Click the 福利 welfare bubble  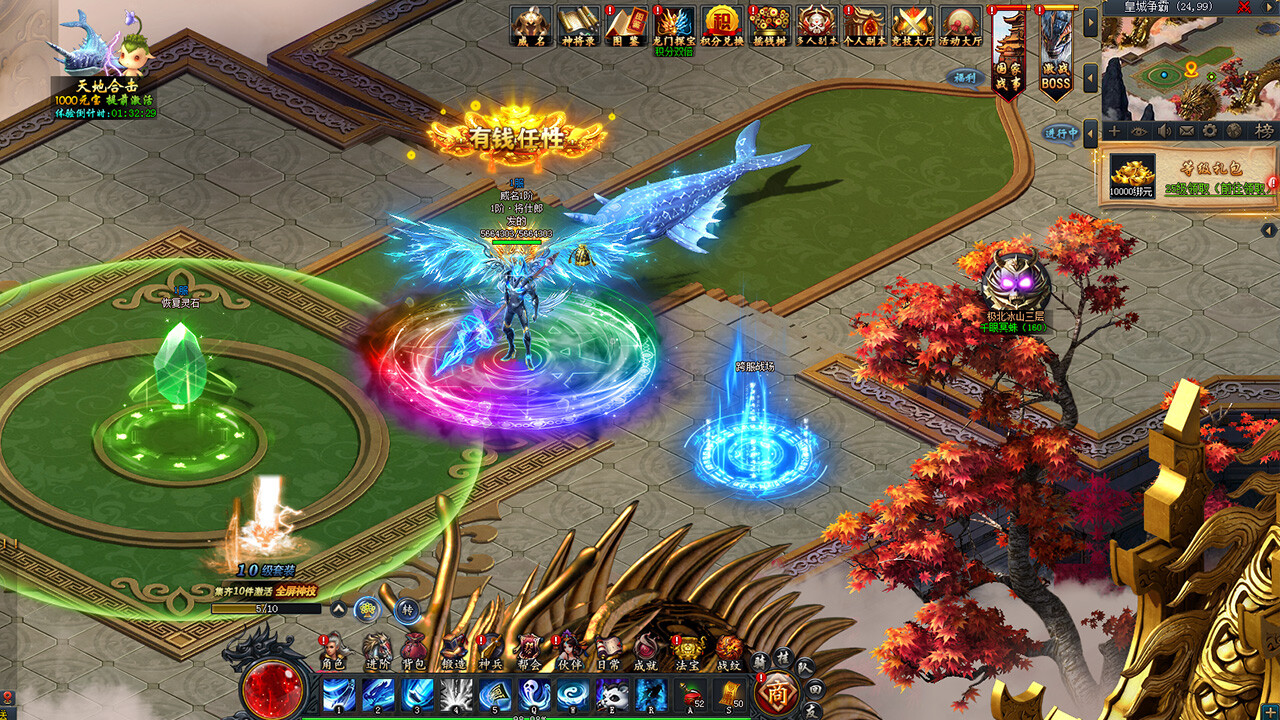(x=965, y=77)
